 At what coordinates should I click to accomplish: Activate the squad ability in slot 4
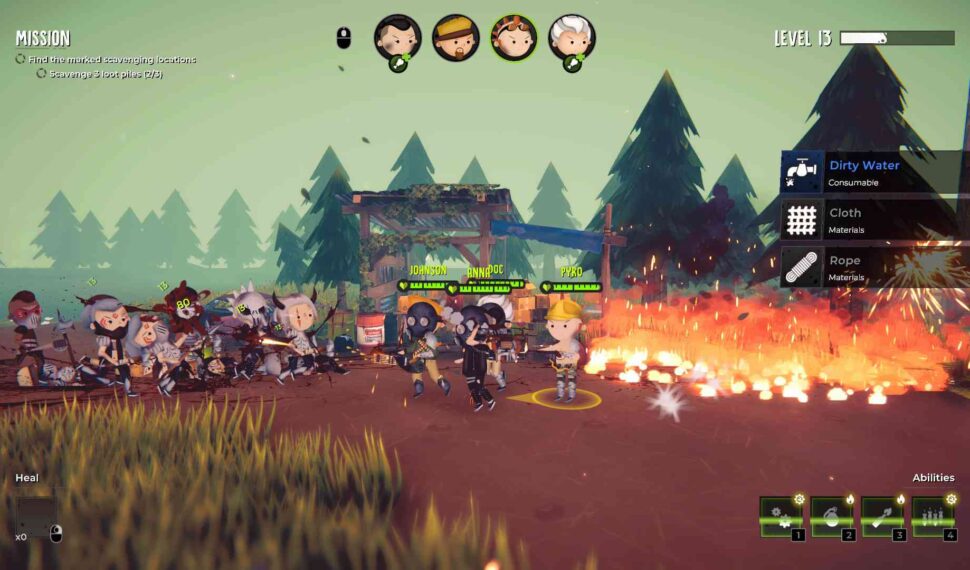932,517
